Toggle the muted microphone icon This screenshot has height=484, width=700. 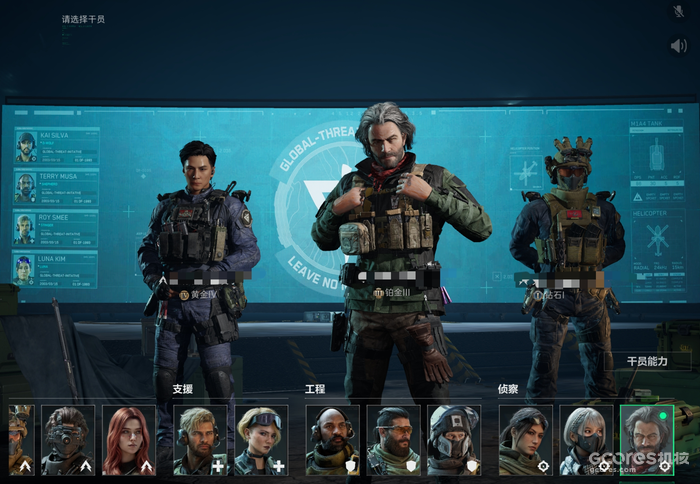(x=679, y=12)
